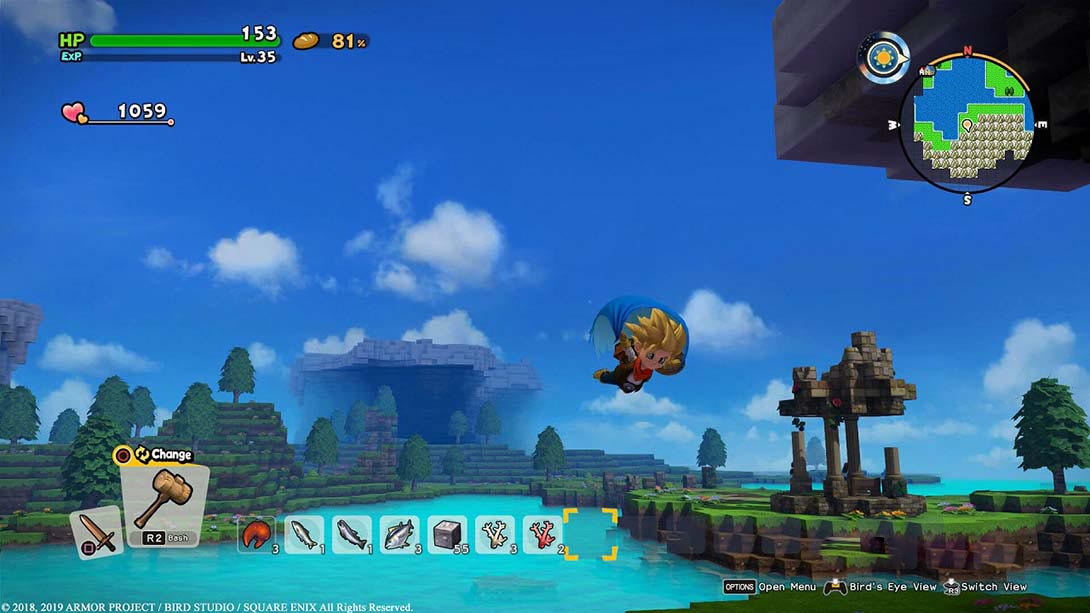Choose the white coral hotbar slot
Viewport: 1090px width, 613px height.
point(494,534)
